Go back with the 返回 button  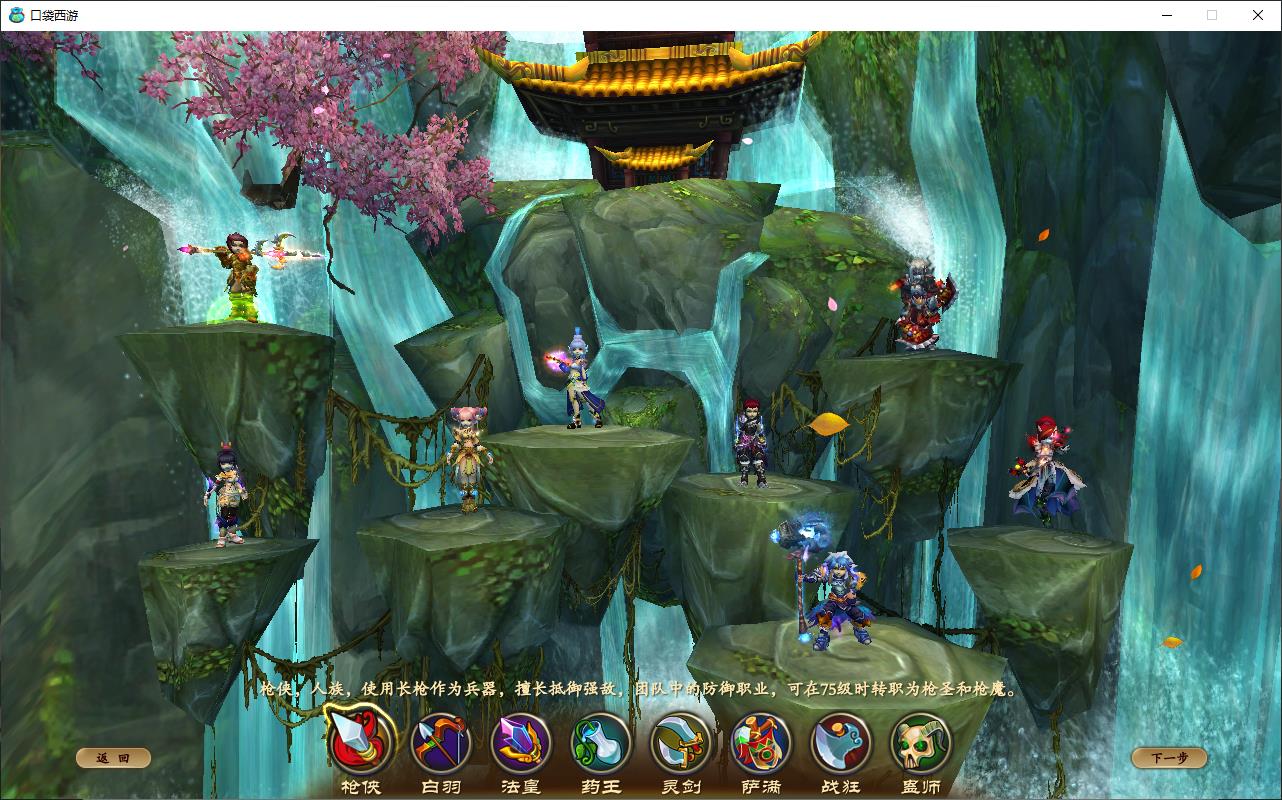click(113, 758)
